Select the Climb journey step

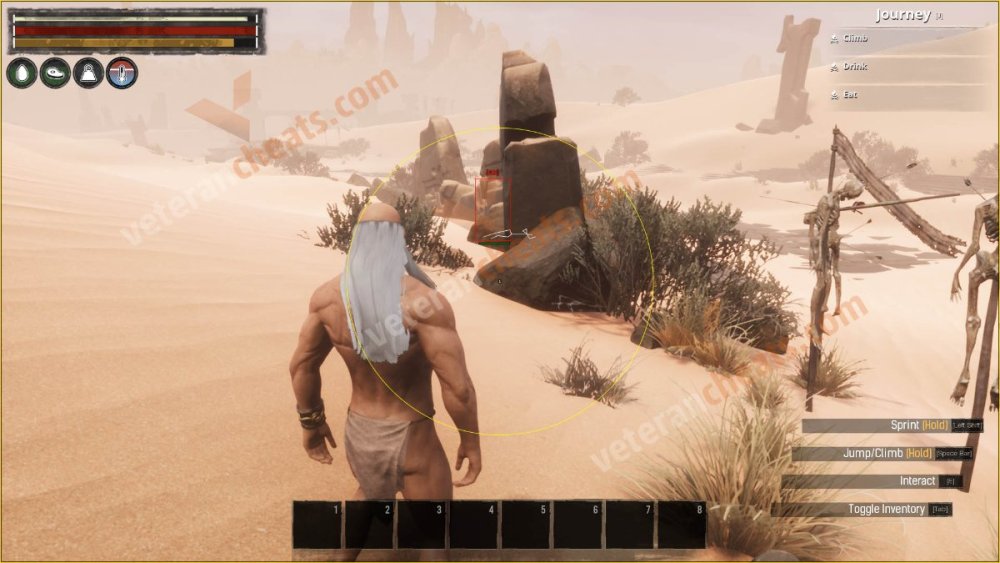pos(855,38)
